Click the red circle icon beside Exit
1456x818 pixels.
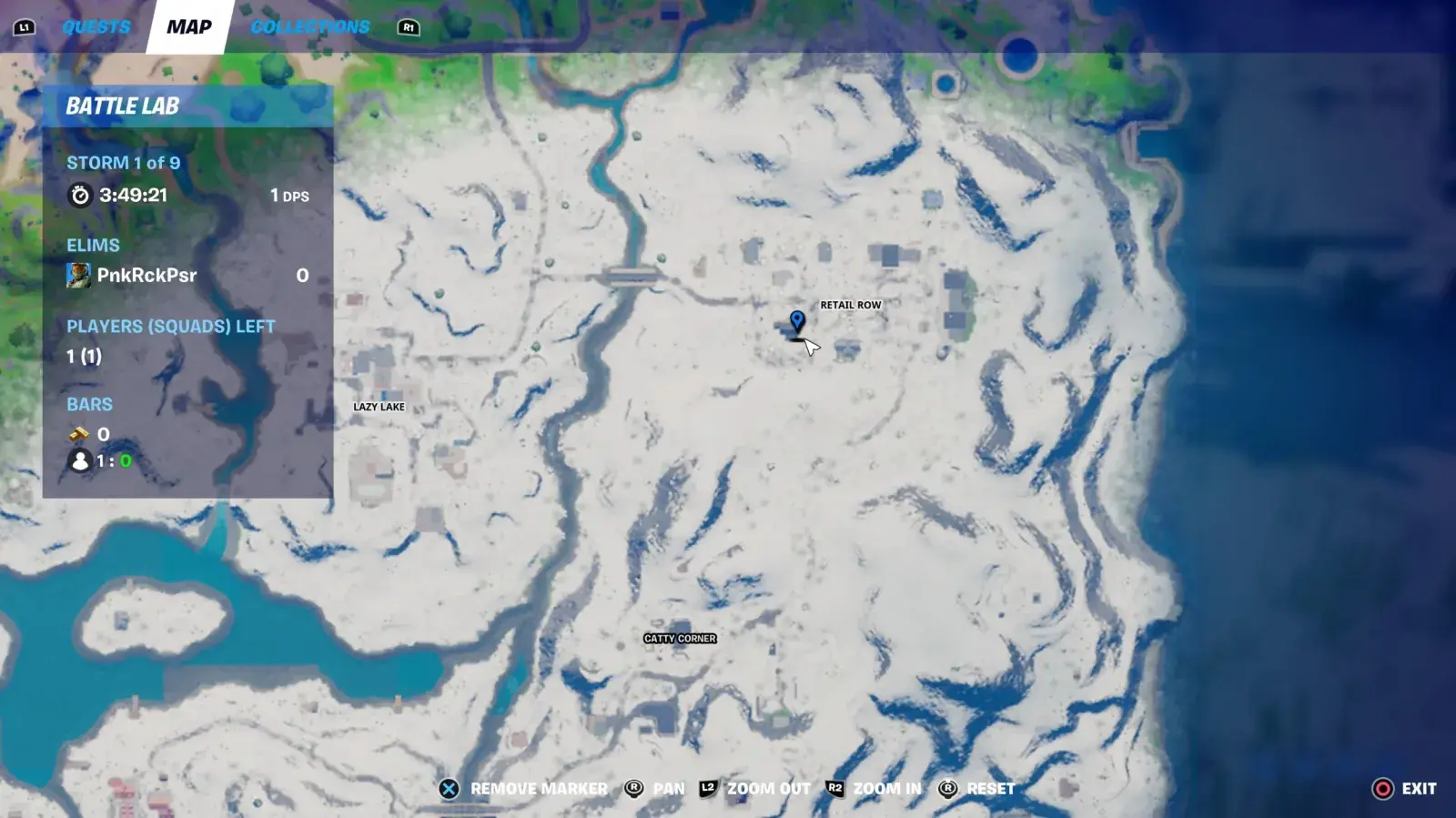[1383, 788]
